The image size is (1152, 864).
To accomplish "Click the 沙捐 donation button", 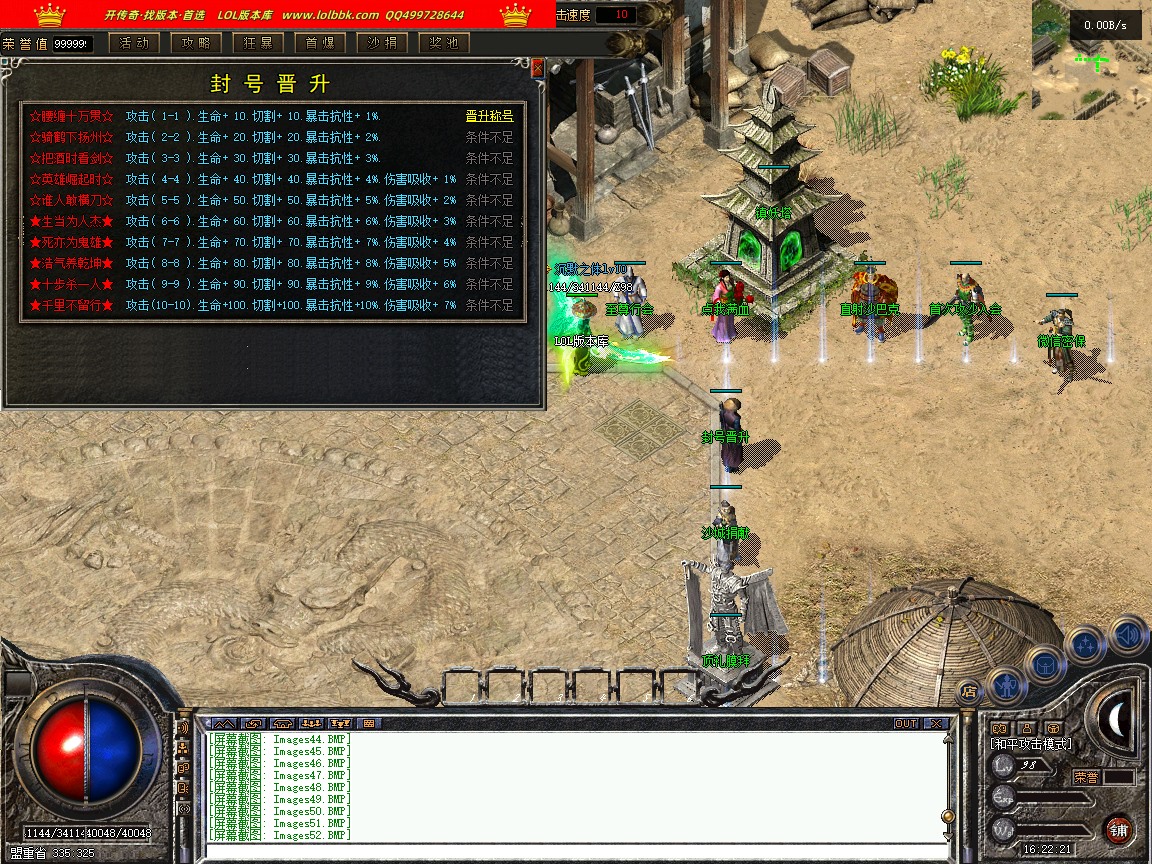I will [x=382, y=43].
